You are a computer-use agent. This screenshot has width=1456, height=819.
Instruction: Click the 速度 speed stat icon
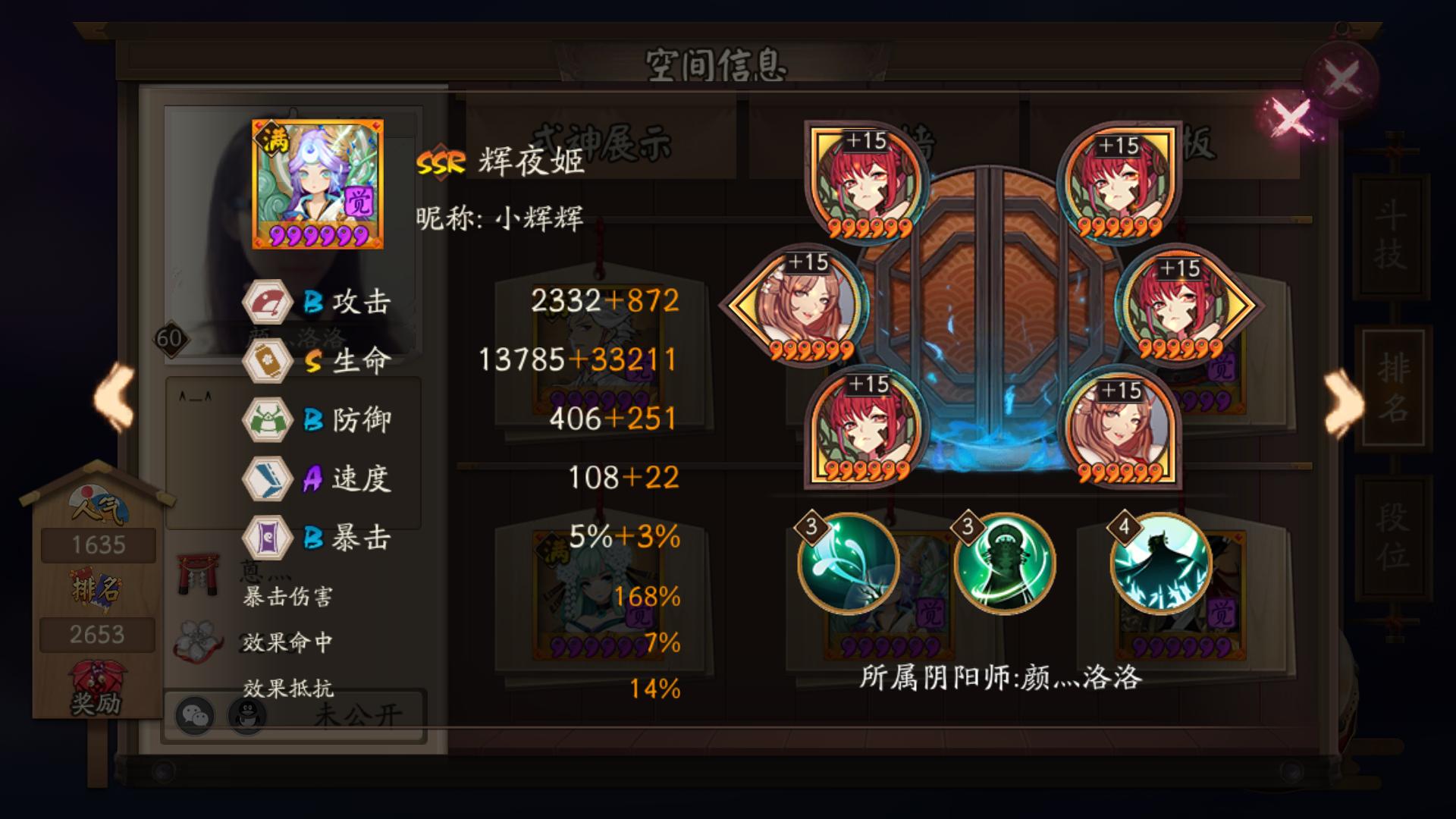267,478
